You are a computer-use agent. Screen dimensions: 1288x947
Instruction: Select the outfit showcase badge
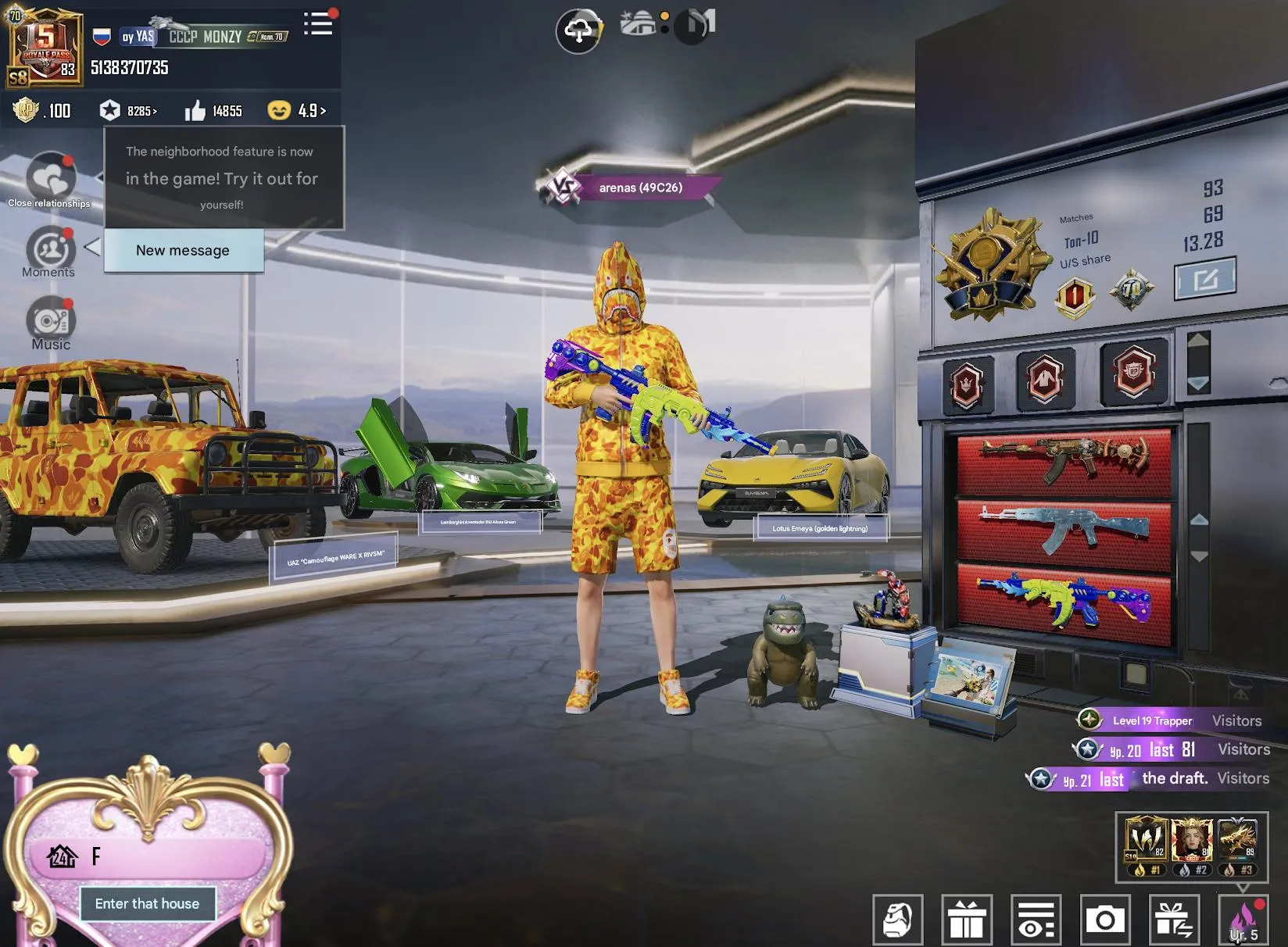coord(1046,375)
